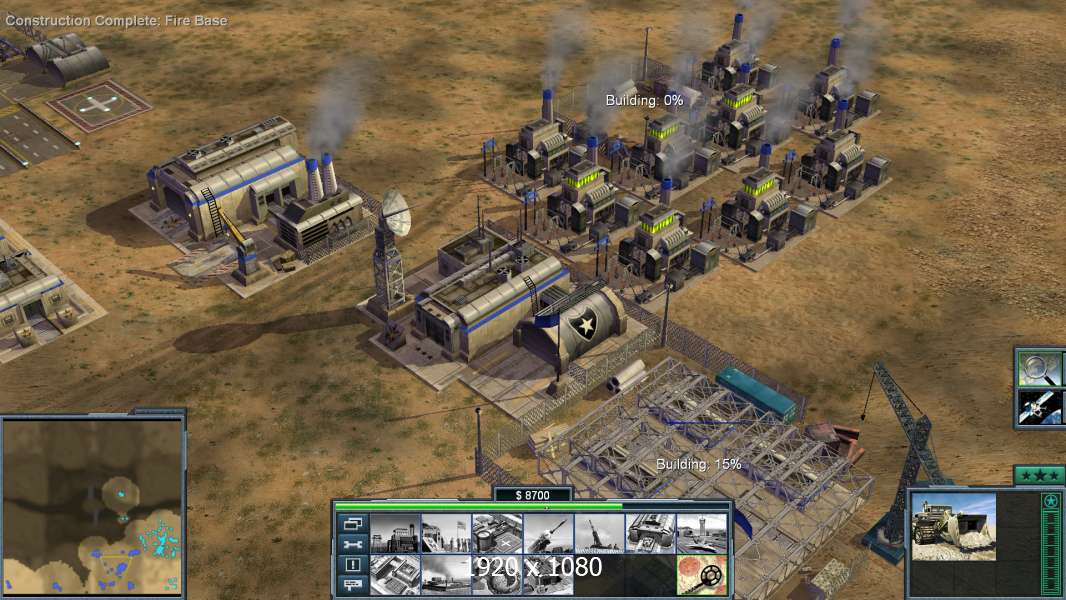Image resolution: width=1066 pixels, height=600 pixels.
Task: Choose the Supply Center with helipad icon
Action: 497,534
